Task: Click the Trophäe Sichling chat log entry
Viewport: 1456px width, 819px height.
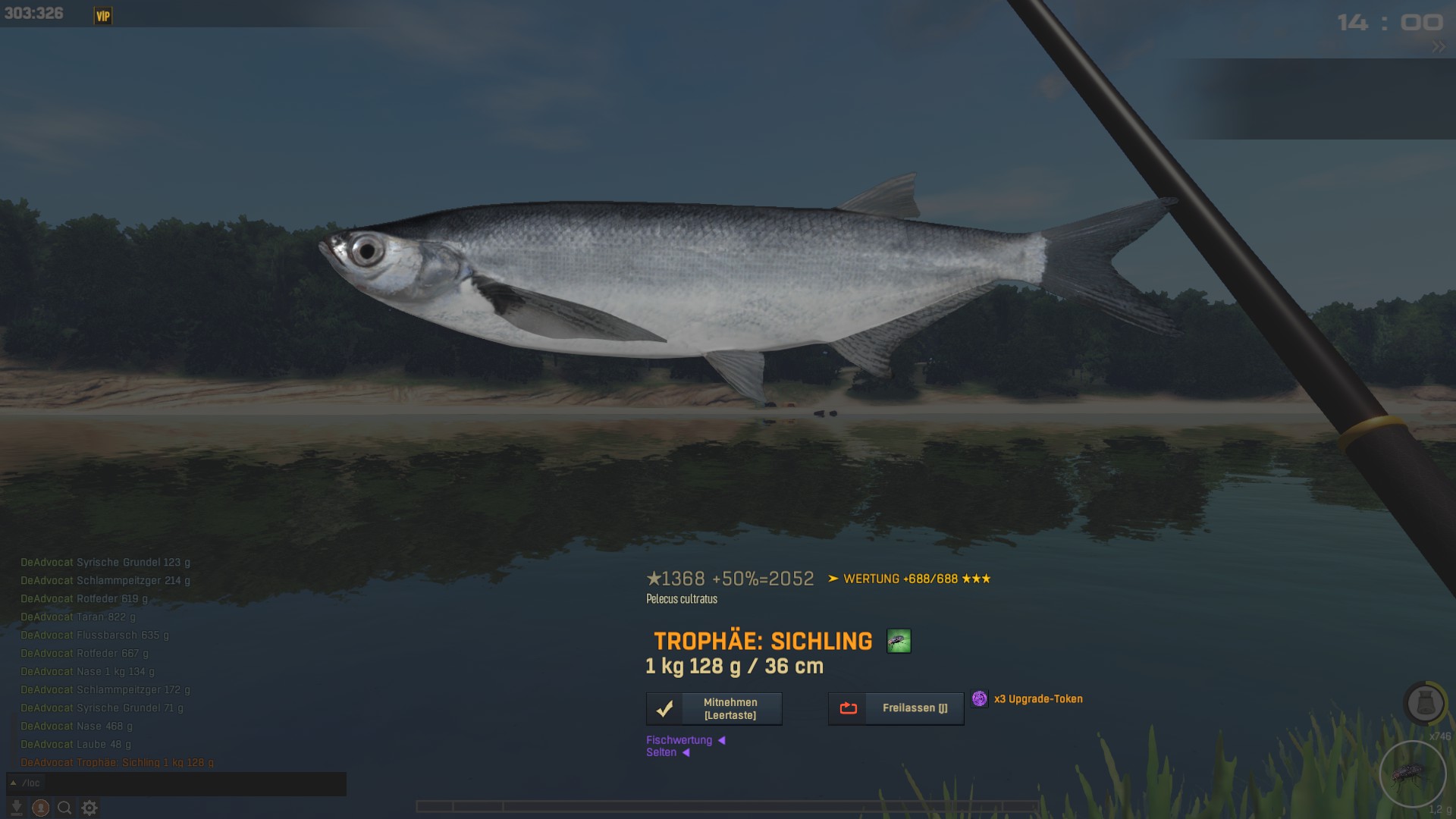Action: click(118, 763)
